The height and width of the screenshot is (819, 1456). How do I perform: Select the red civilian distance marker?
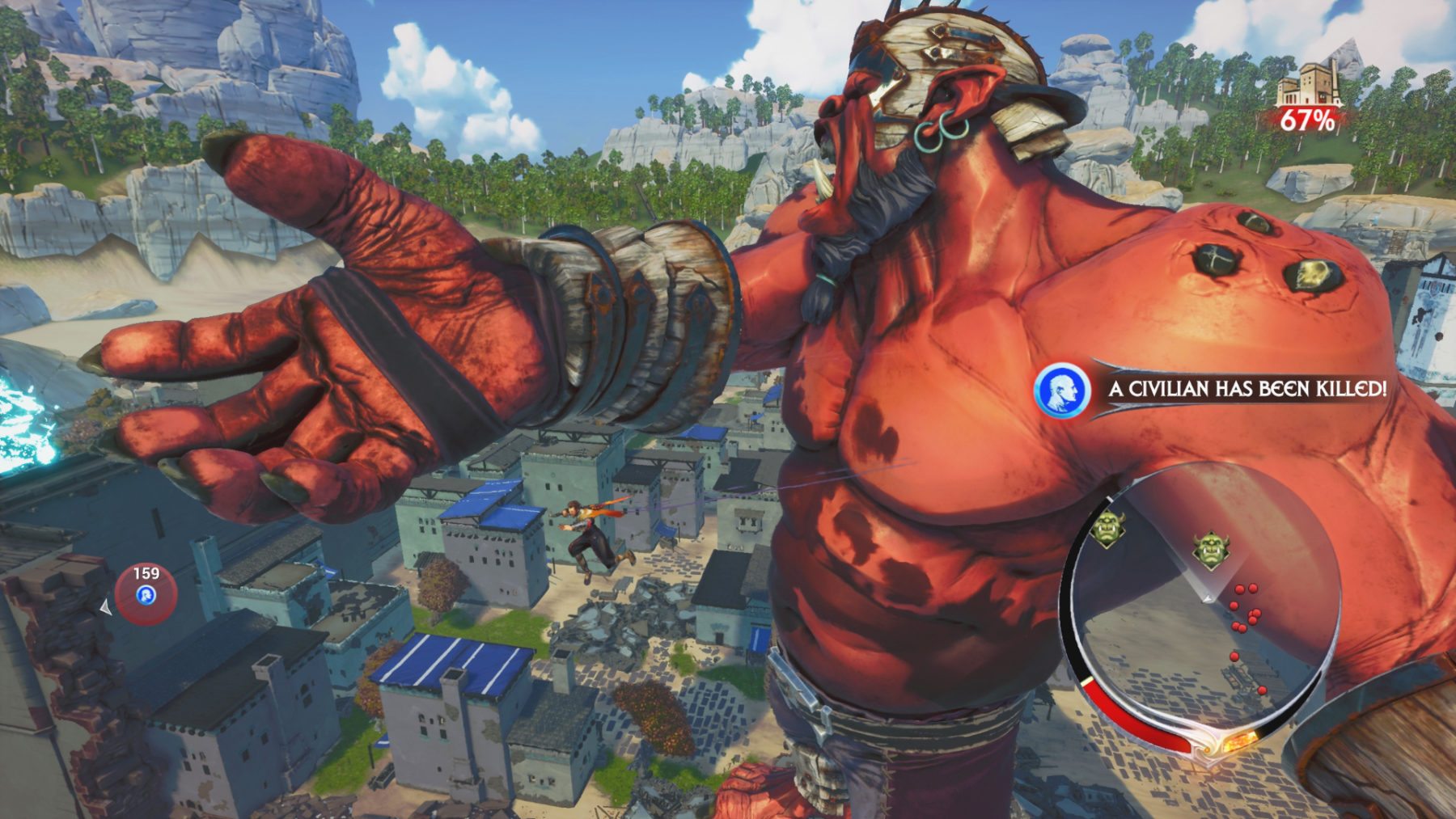146,596
